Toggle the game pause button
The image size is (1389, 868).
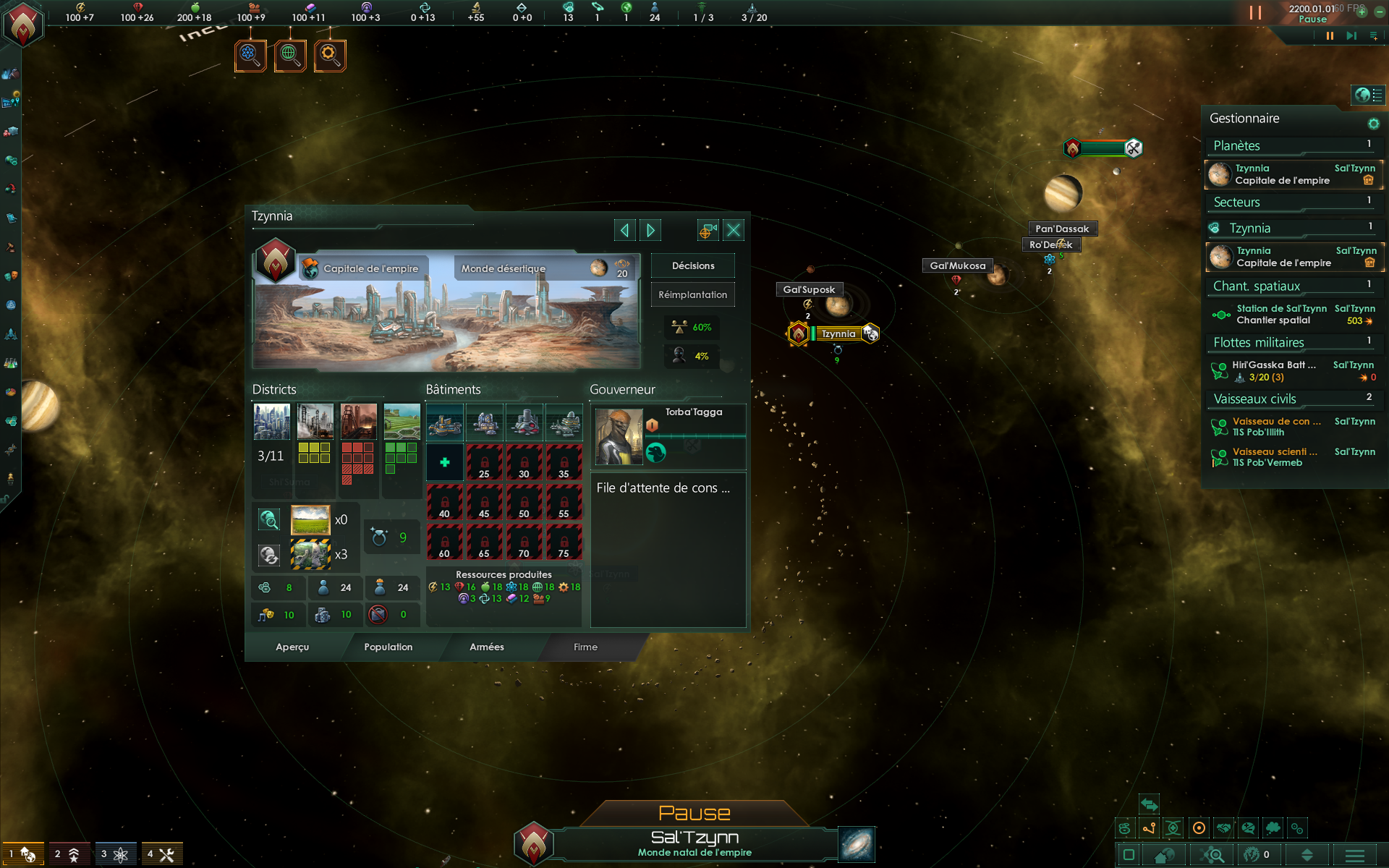(1329, 35)
